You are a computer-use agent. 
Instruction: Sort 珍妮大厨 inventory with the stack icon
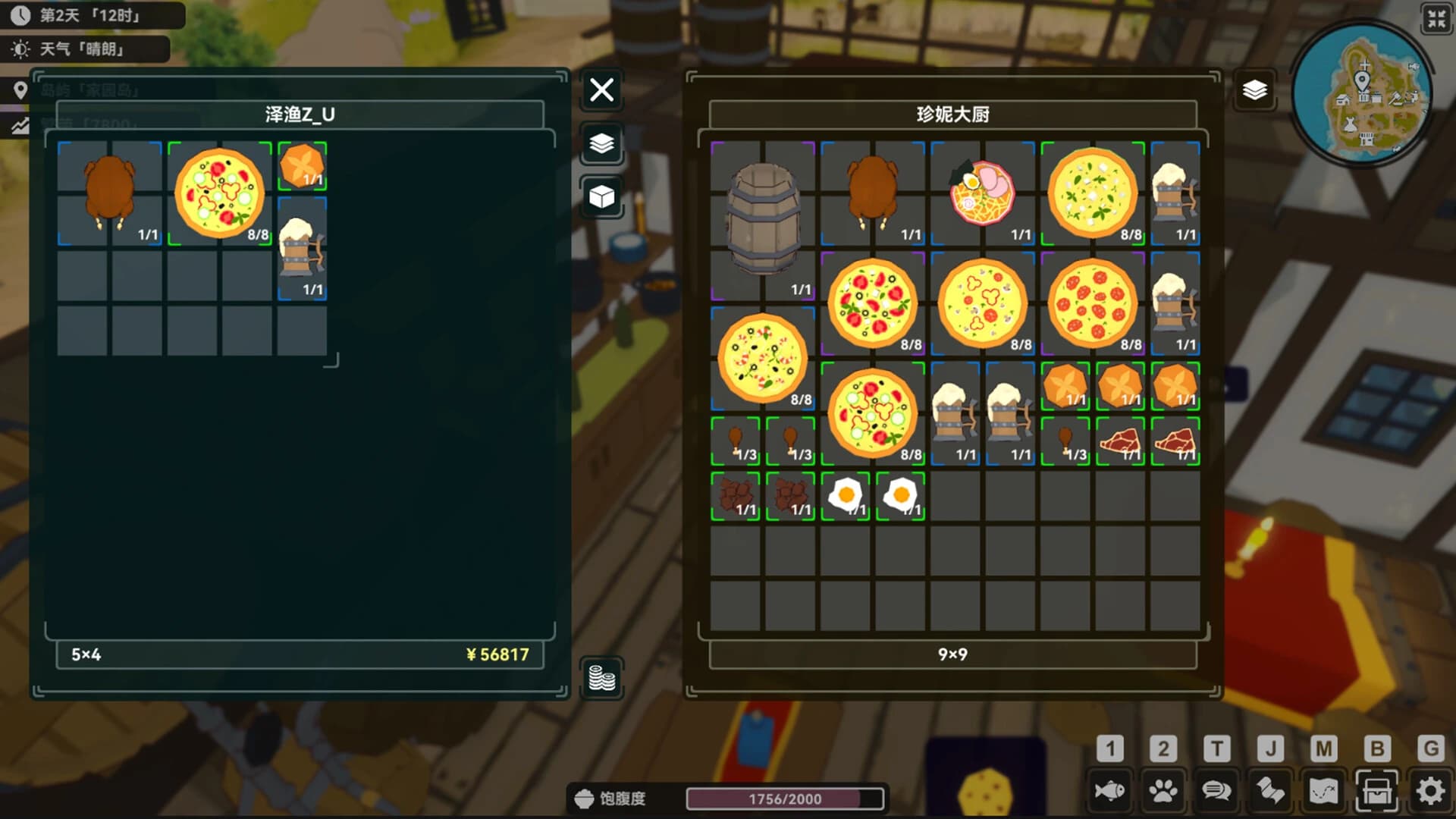(x=1255, y=90)
